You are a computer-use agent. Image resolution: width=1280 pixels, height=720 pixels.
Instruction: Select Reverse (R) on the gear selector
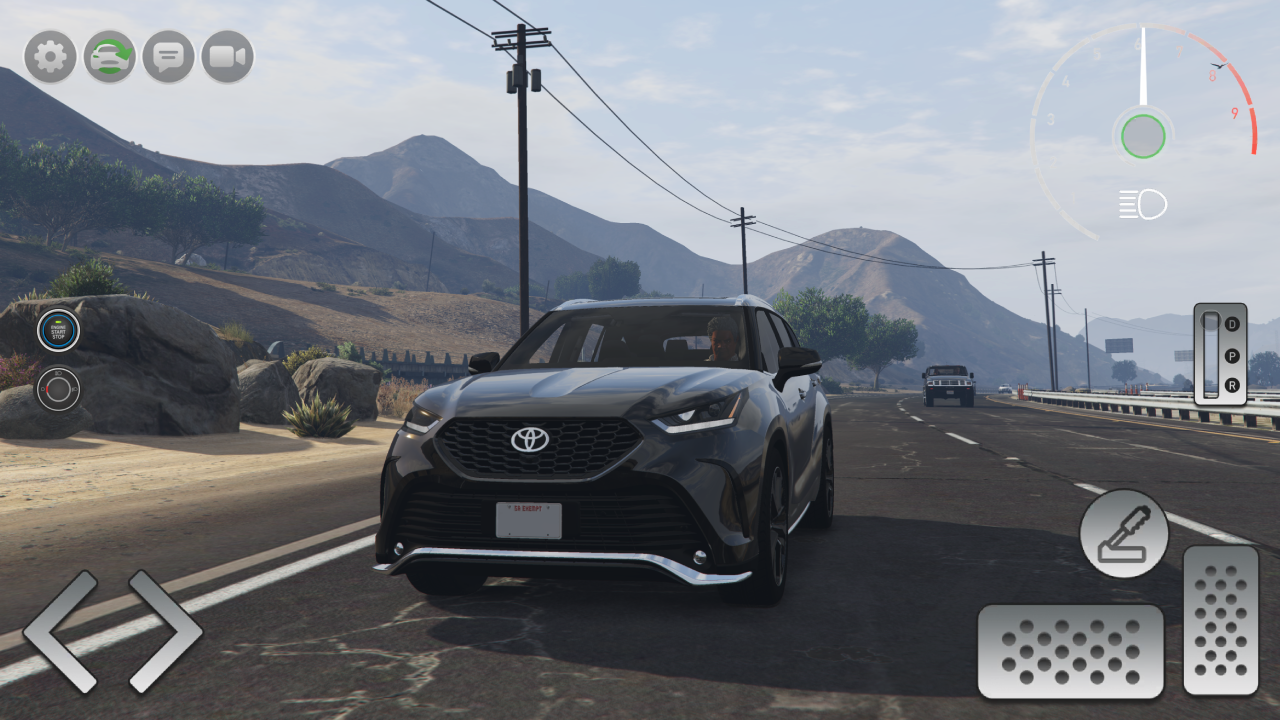[1232, 384]
